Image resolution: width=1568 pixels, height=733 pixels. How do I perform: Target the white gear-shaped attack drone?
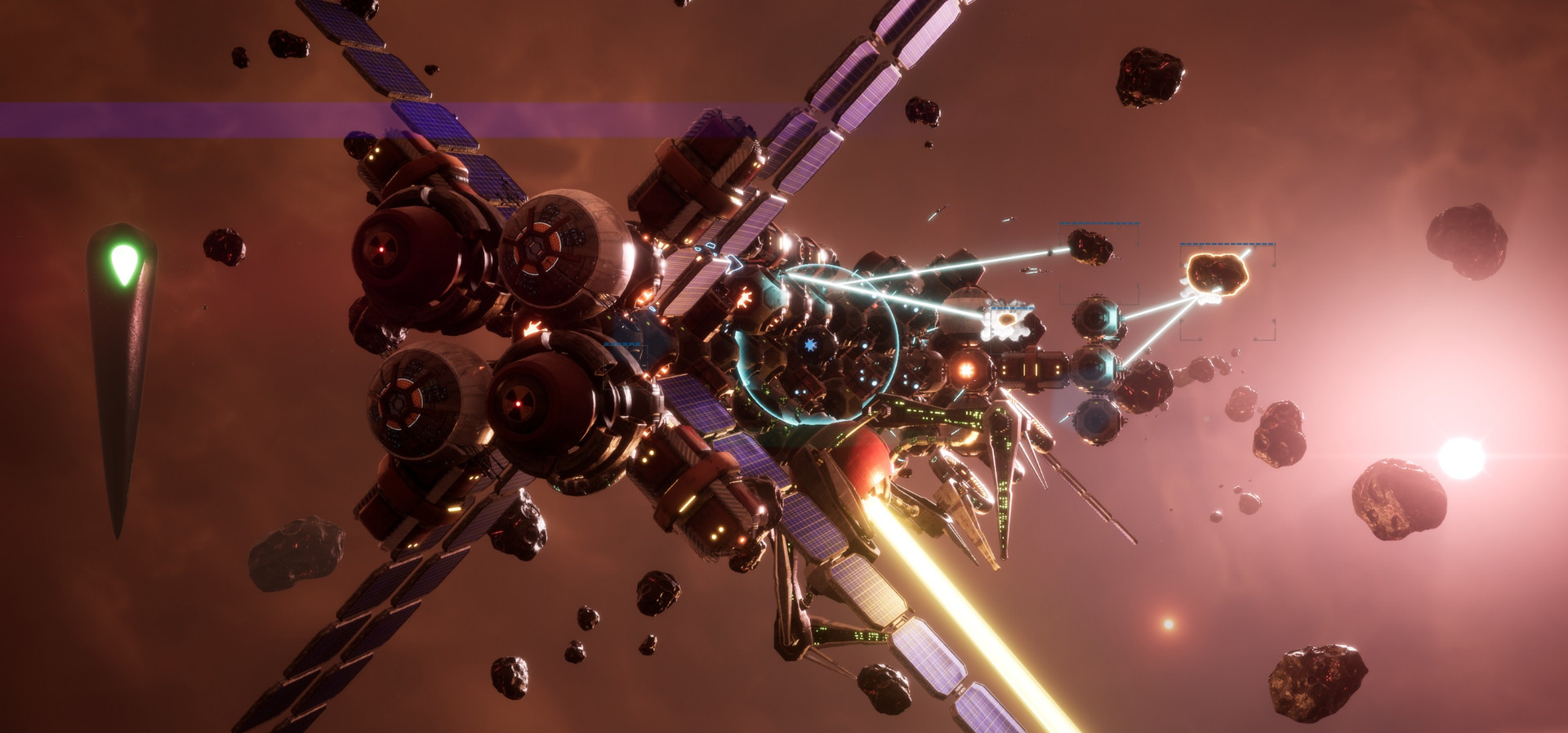pyautogui.click(x=1007, y=321)
